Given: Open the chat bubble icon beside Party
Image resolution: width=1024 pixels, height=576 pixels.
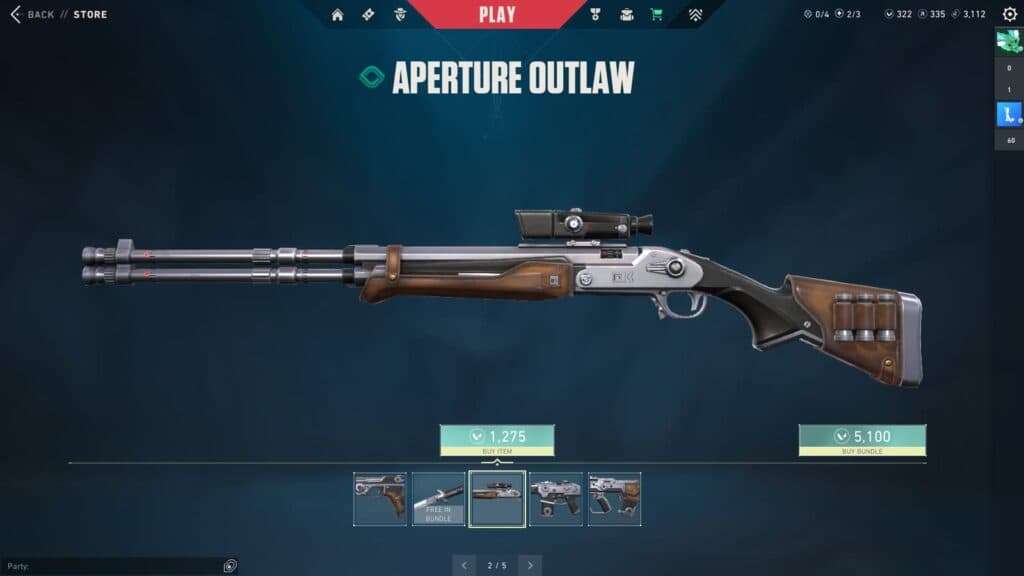Looking at the screenshot, I should pyautogui.click(x=230, y=566).
